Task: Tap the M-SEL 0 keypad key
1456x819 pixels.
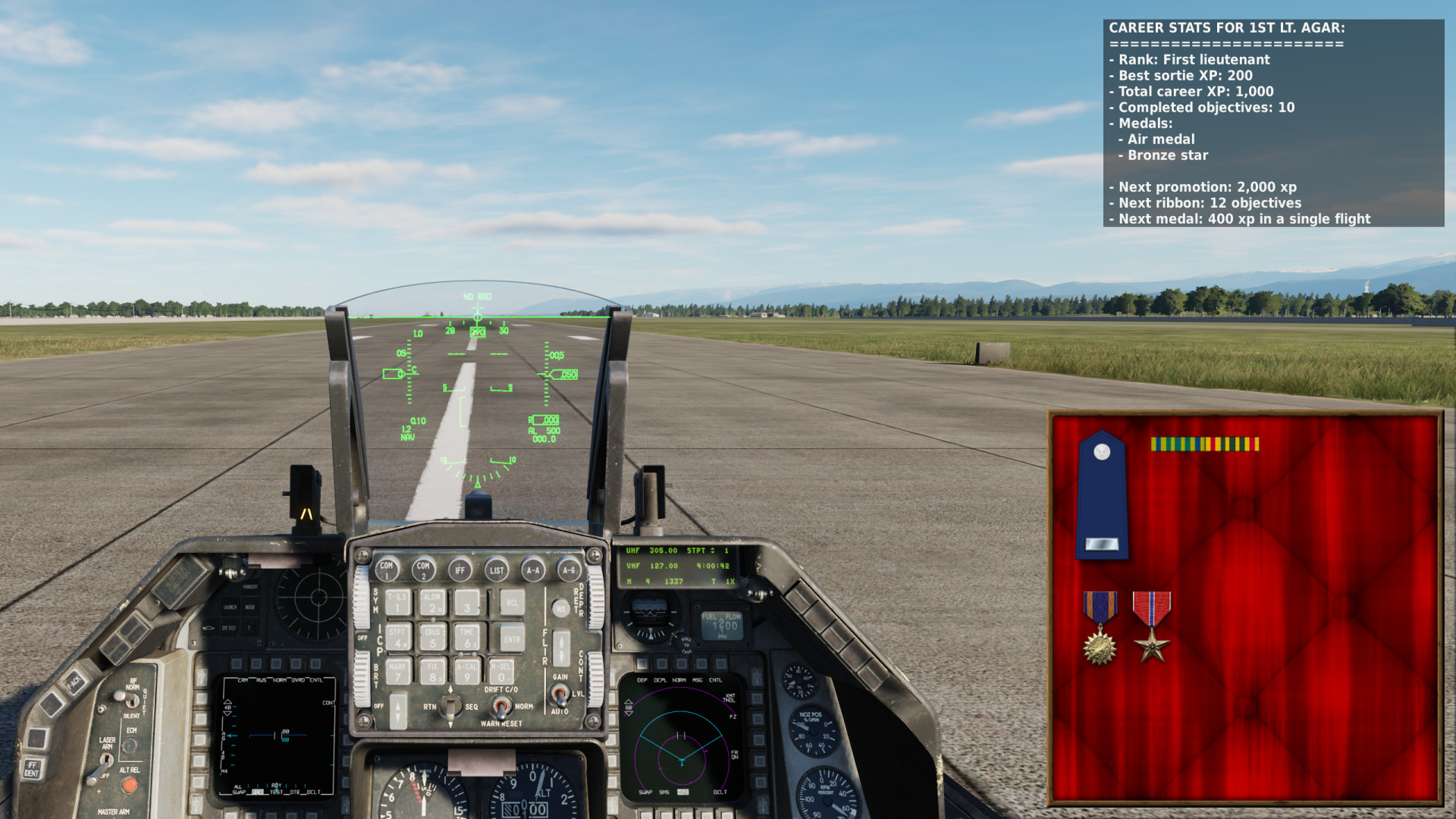Action: click(x=500, y=672)
